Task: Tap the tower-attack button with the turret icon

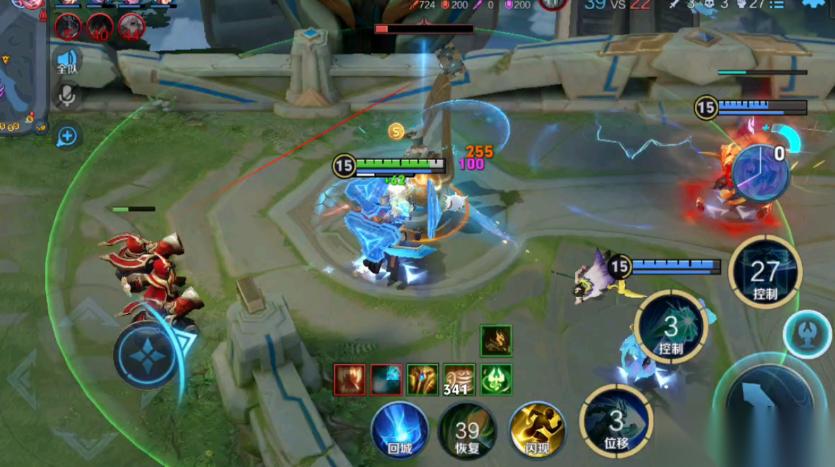Action: coord(806,334)
